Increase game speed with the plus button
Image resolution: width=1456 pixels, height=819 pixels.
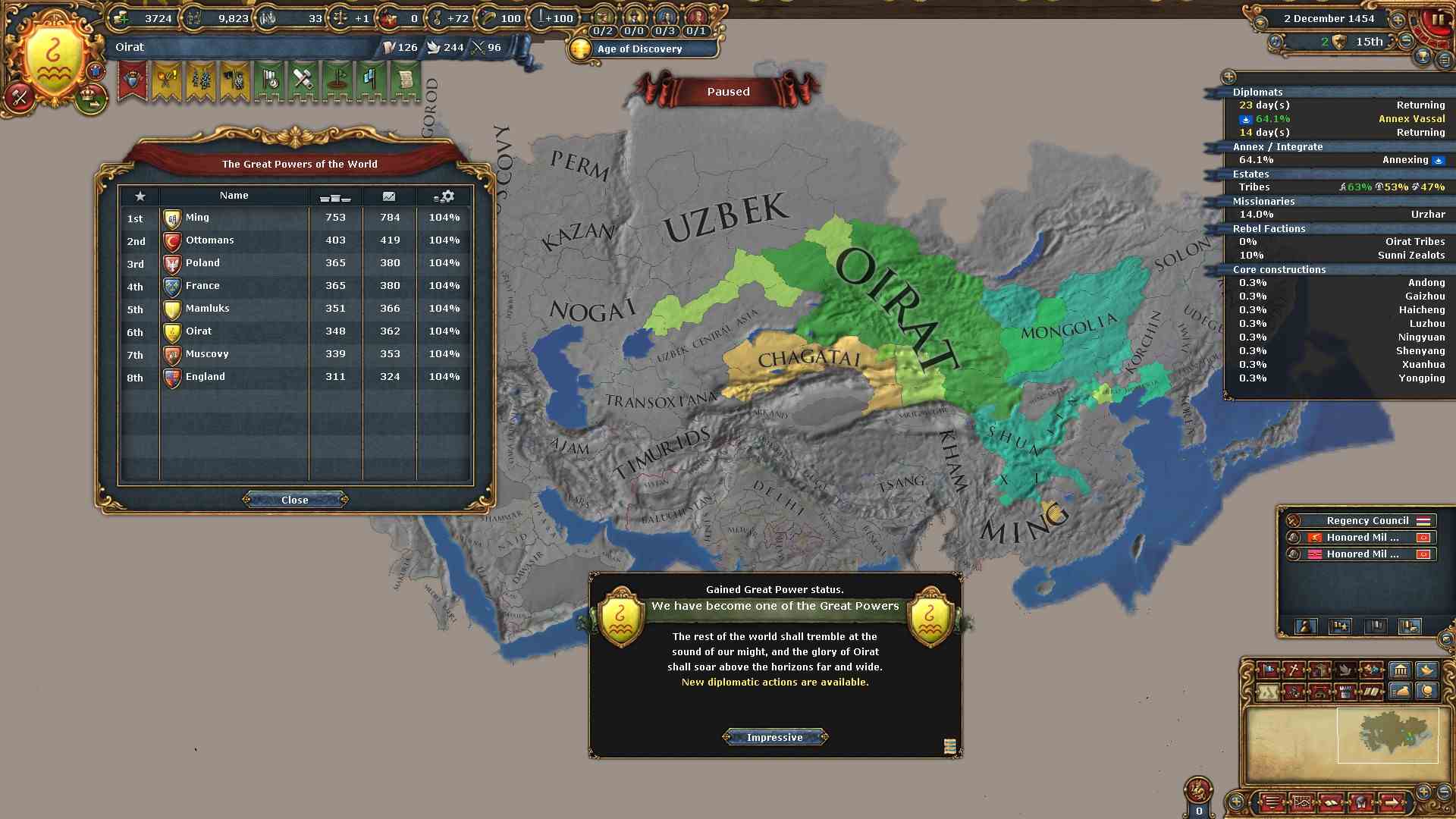pyautogui.click(x=1398, y=20)
